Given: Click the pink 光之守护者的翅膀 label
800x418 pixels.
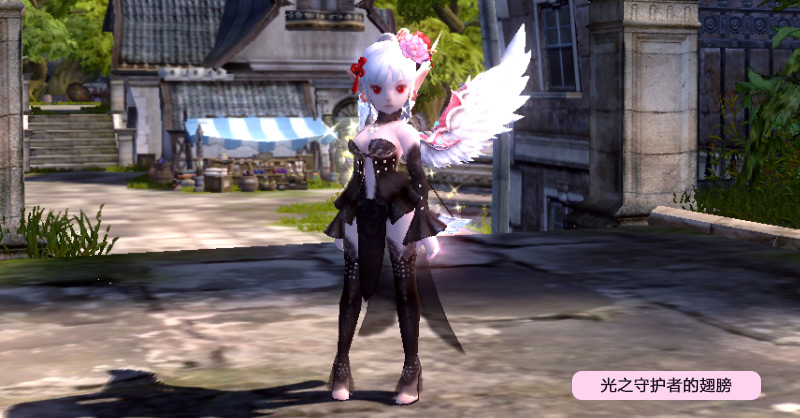Looking at the screenshot, I should pos(666,385).
